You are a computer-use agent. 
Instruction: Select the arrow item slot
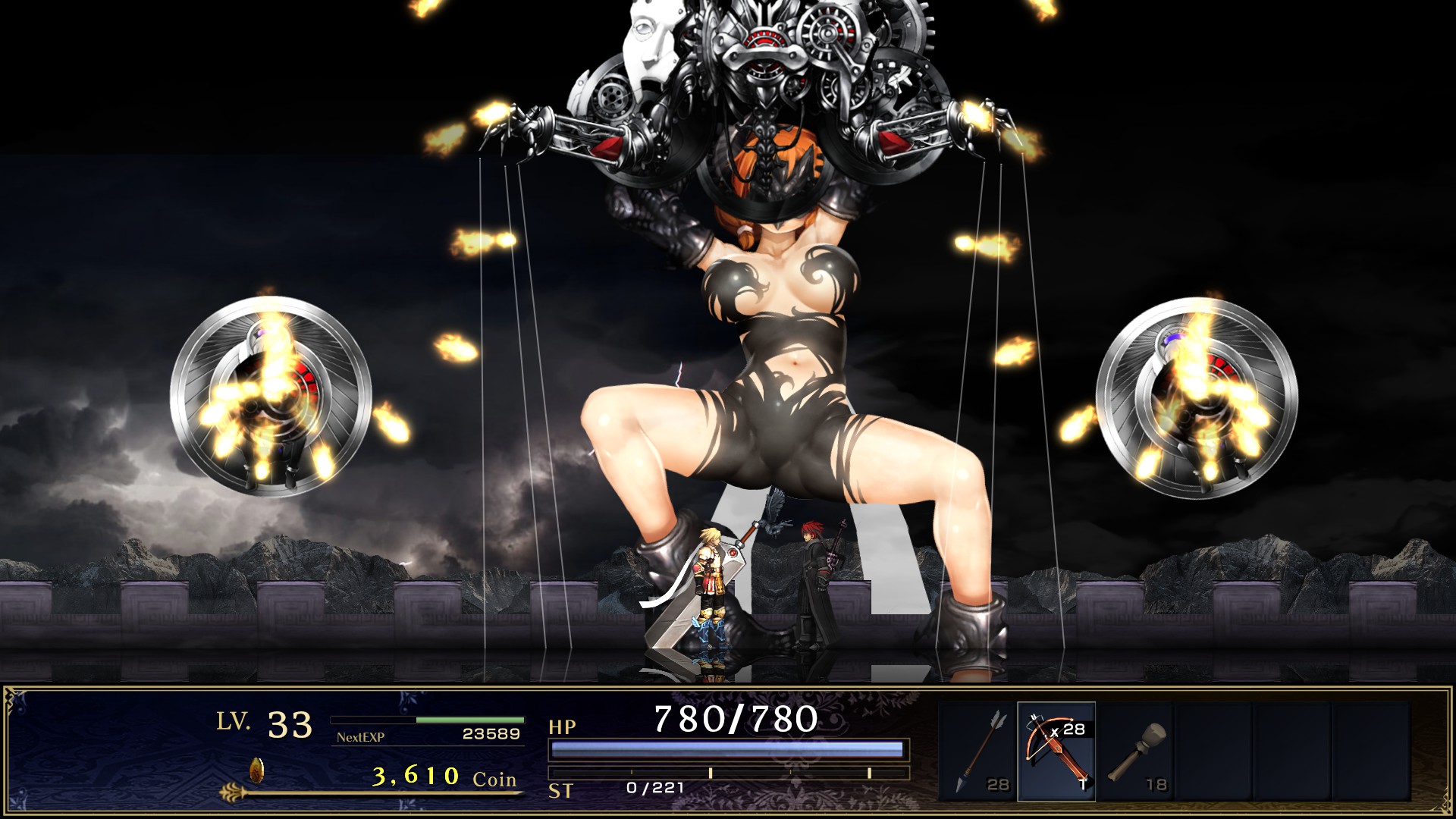[977, 751]
